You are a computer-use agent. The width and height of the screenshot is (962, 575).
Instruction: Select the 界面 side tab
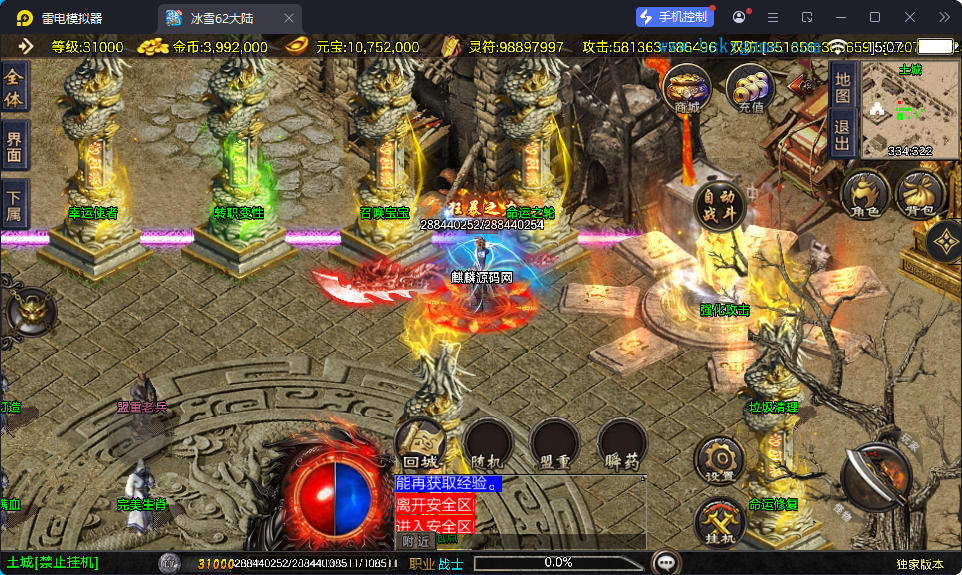pos(14,146)
